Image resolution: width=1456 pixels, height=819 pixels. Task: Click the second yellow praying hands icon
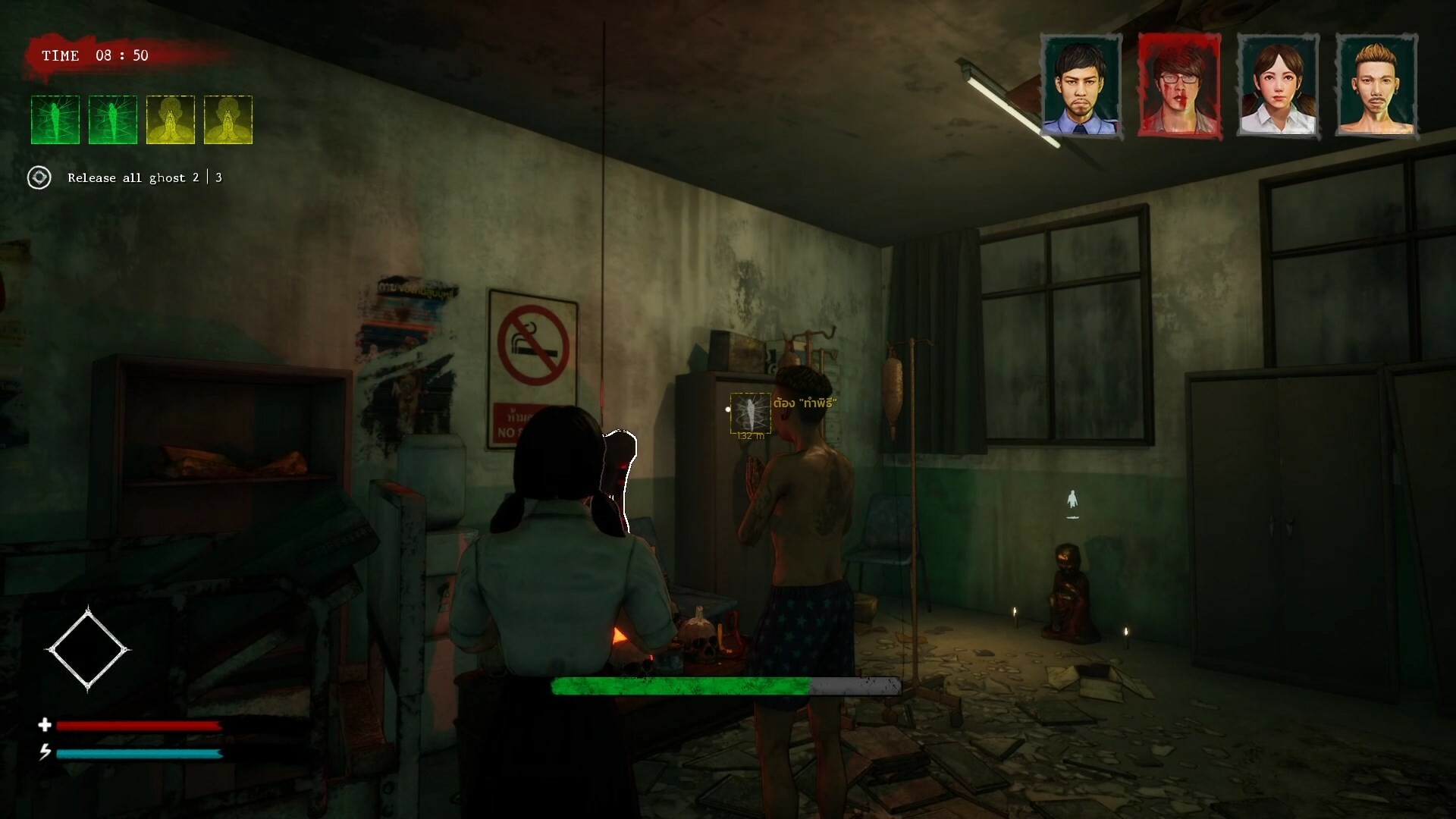click(227, 119)
